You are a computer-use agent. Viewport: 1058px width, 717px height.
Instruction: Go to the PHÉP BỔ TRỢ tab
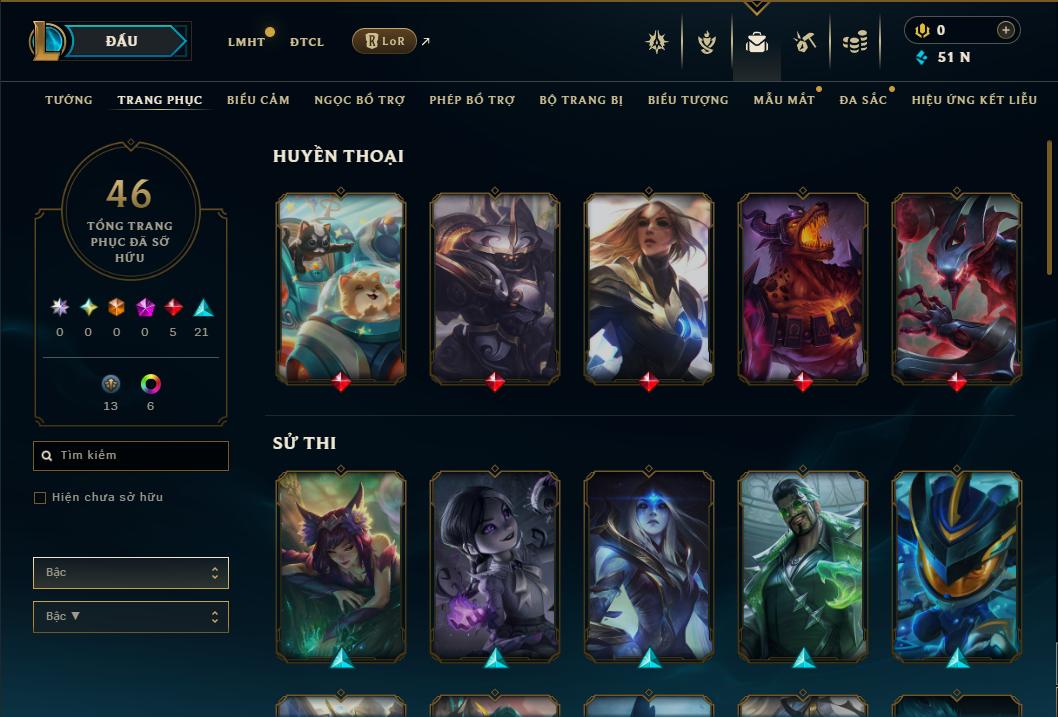(x=472, y=100)
